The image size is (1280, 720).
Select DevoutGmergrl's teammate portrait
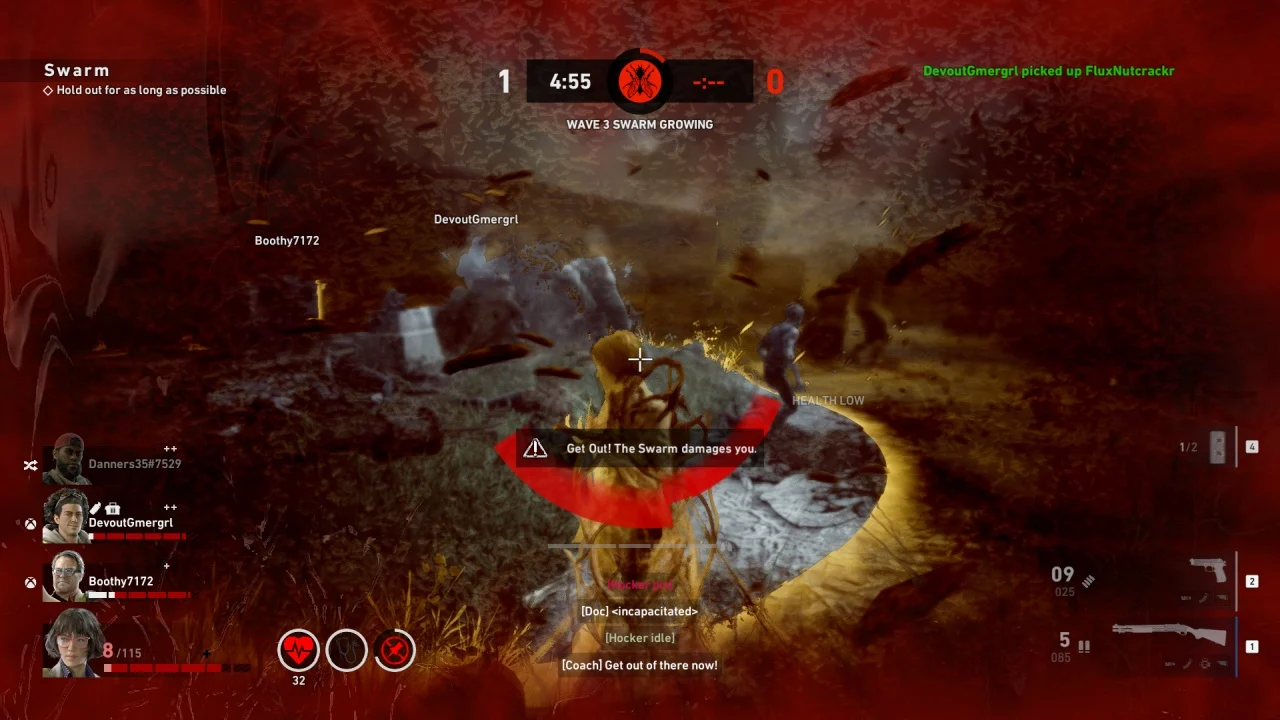67,514
